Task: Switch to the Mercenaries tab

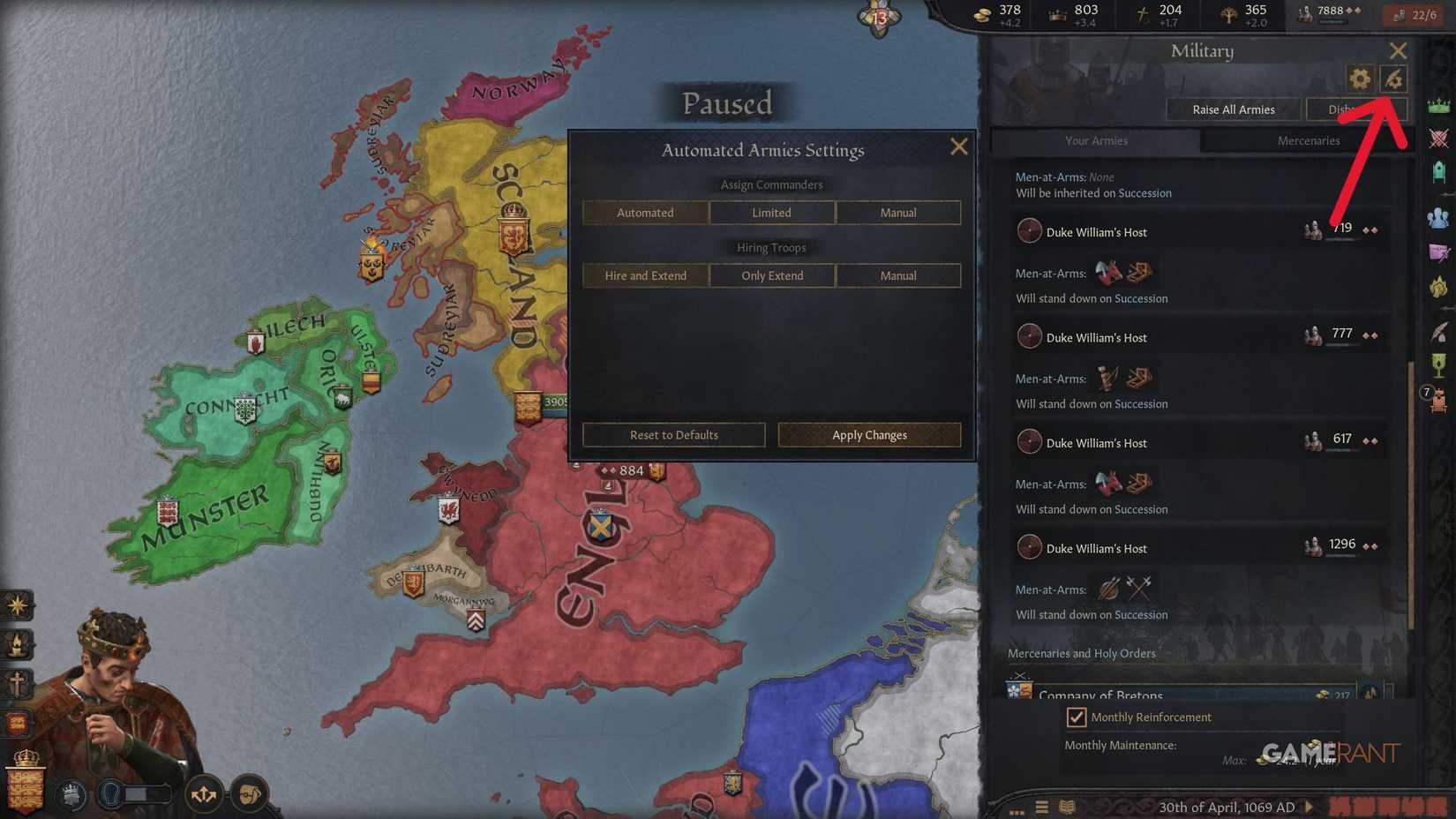Action: click(x=1309, y=140)
